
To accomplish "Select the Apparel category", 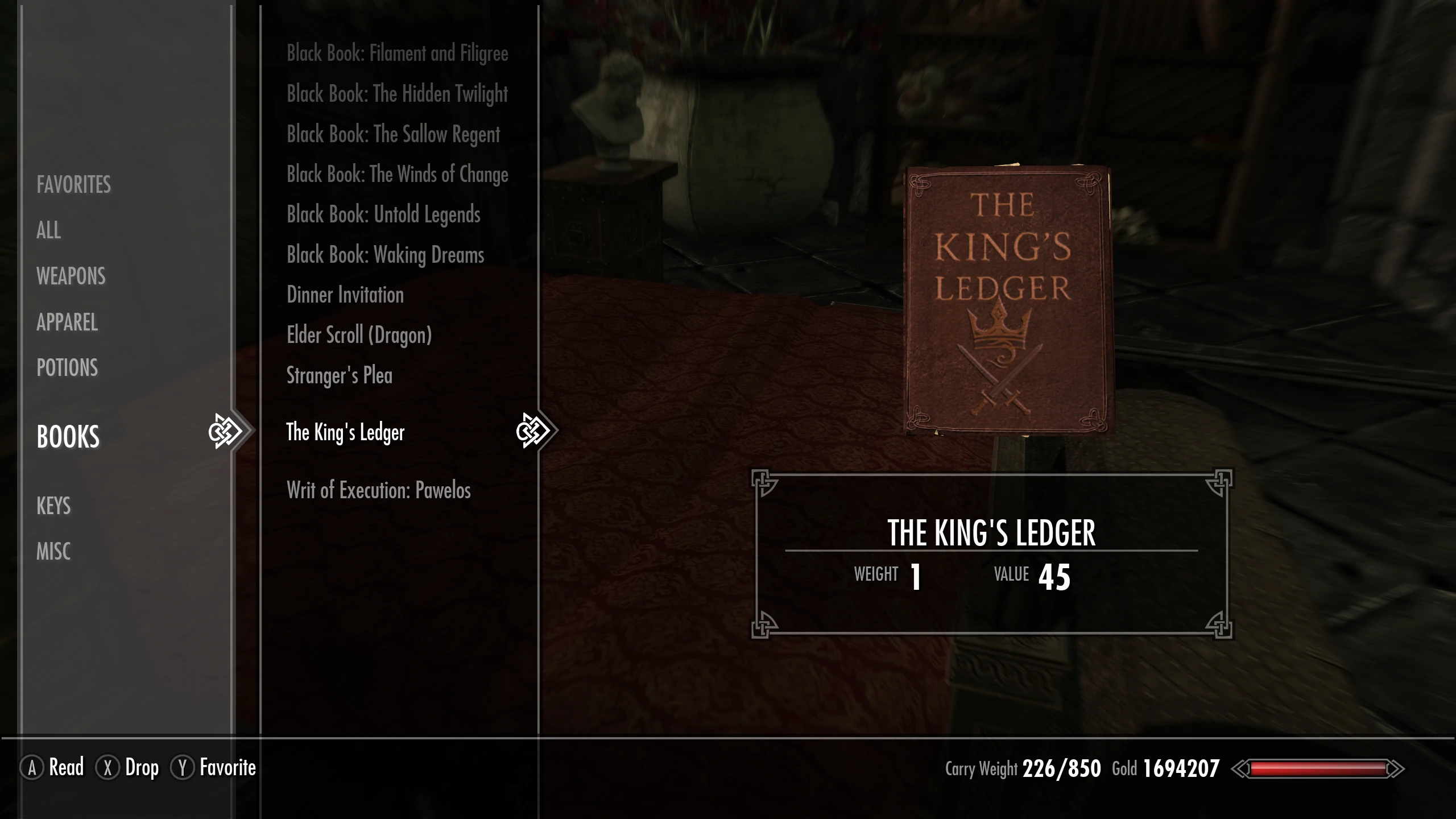I will click(67, 322).
